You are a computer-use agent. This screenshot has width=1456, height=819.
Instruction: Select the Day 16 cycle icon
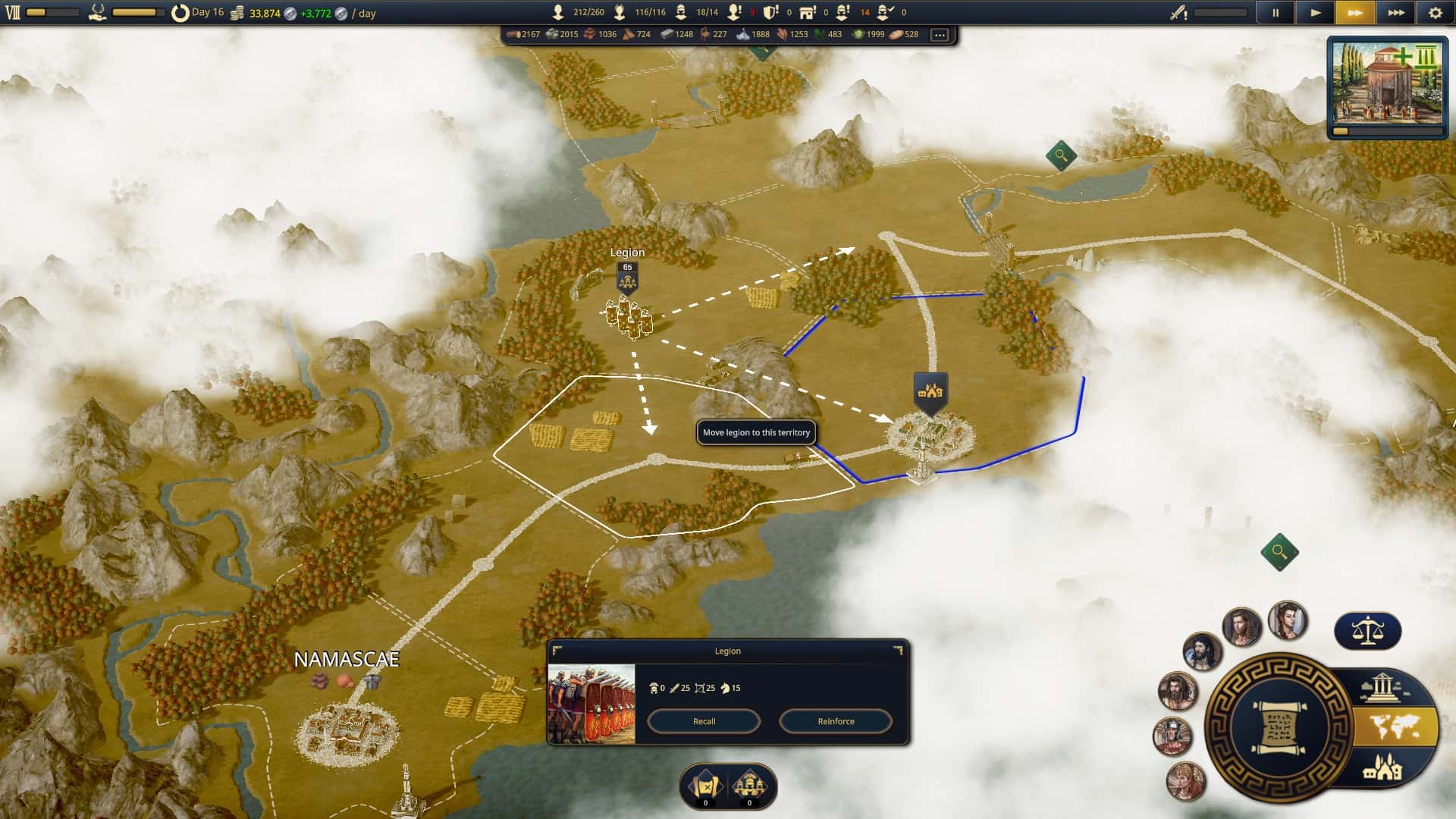[181, 13]
